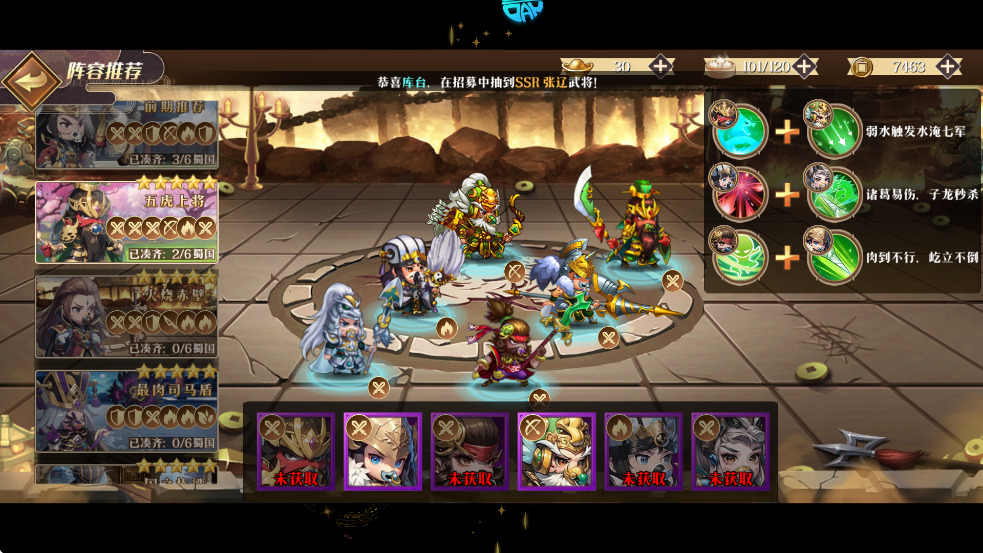Viewport: 983px width, 553px height.
Task: Refill steamed bun stamina with the plus button
Action: coord(804,67)
